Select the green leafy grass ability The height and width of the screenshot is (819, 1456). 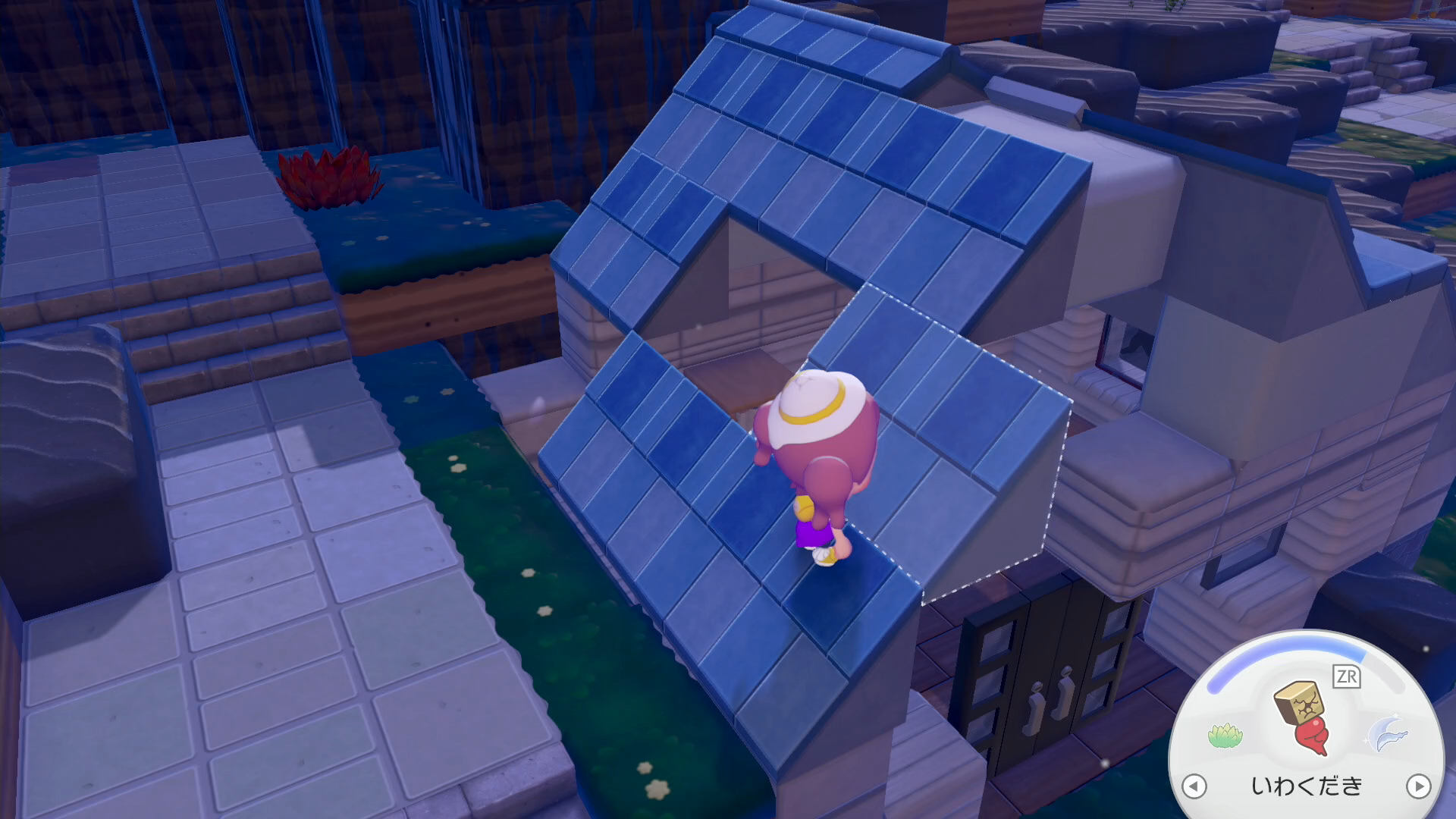[1225, 736]
